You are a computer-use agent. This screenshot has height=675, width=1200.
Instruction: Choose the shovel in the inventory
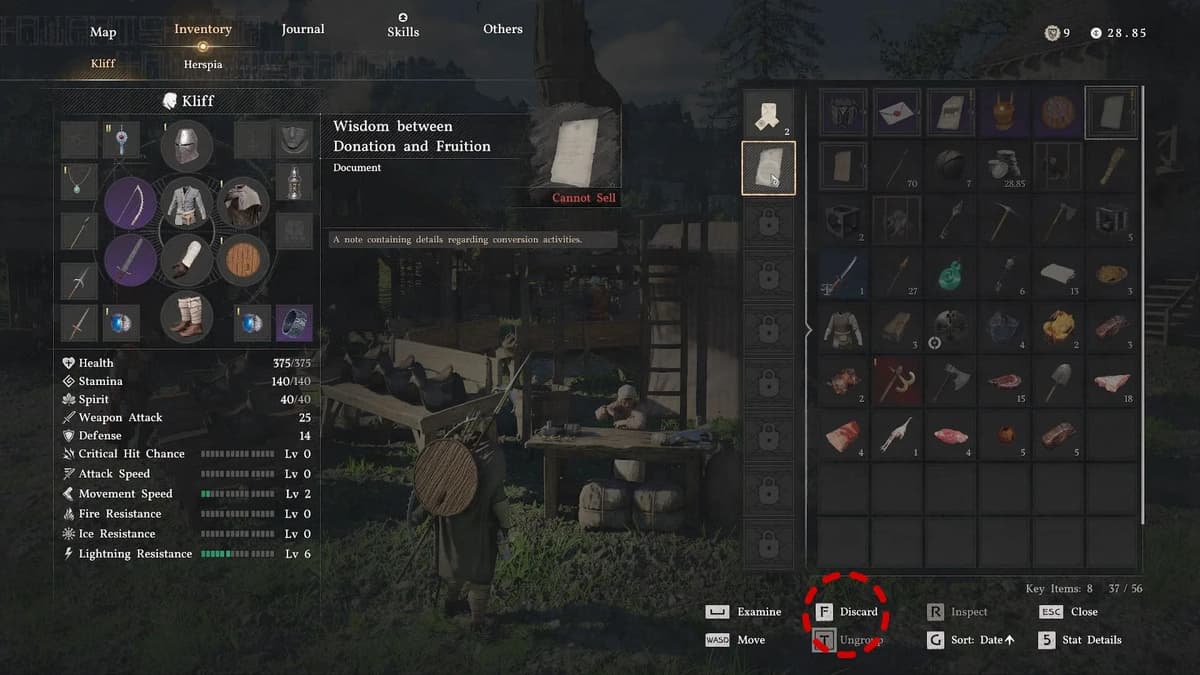(x=1058, y=380)
